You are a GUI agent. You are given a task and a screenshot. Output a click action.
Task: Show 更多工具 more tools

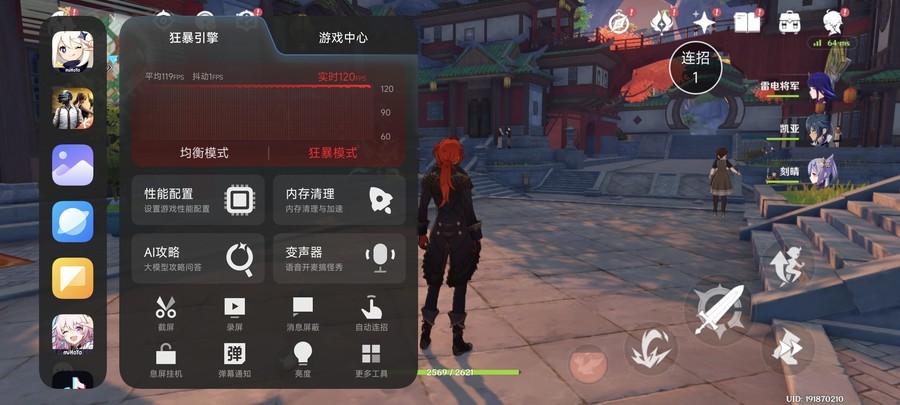pyautogui.click(x=371, y=359)
